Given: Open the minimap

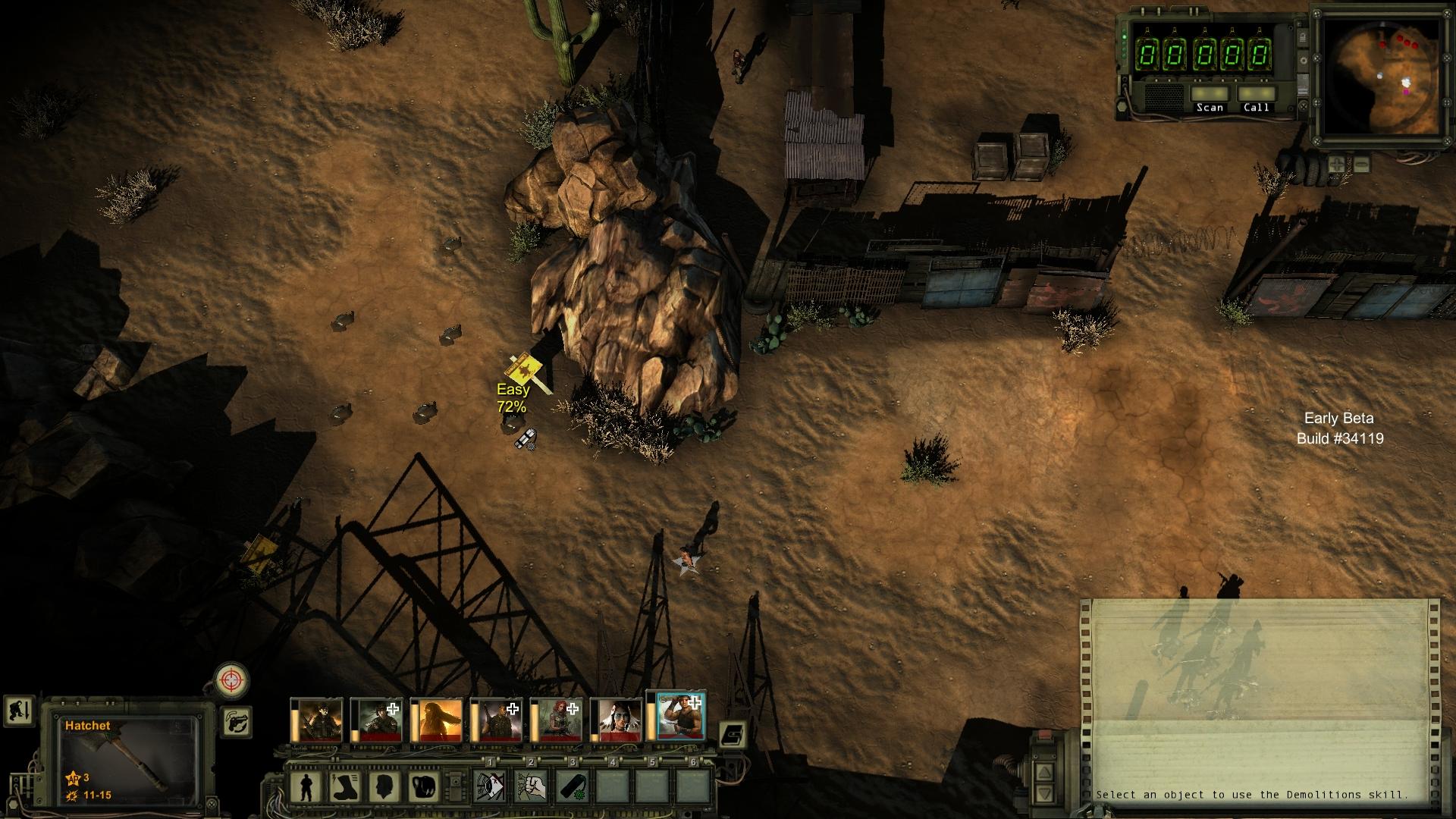Looking at the screenshot, I should (1379, 76).
